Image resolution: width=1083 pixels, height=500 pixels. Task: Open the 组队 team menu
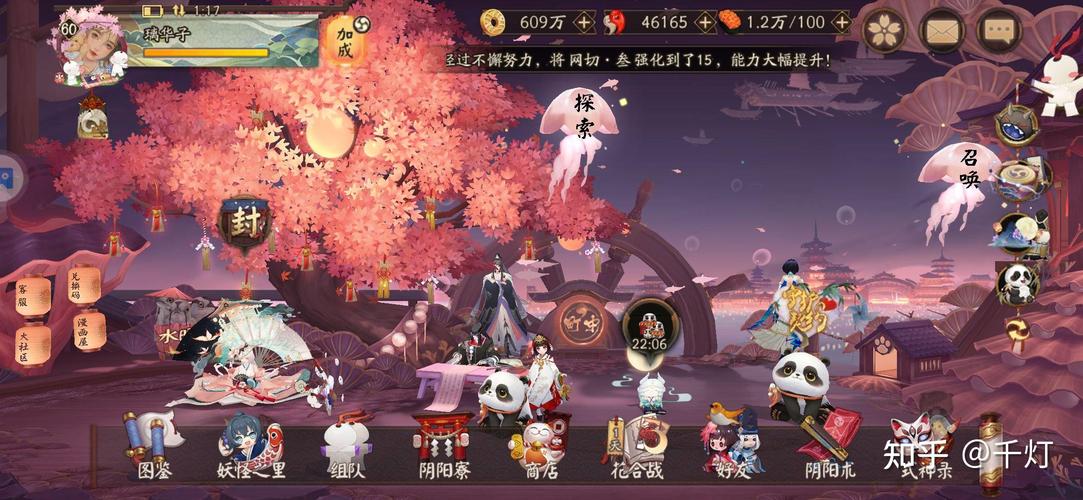(345, 446)
